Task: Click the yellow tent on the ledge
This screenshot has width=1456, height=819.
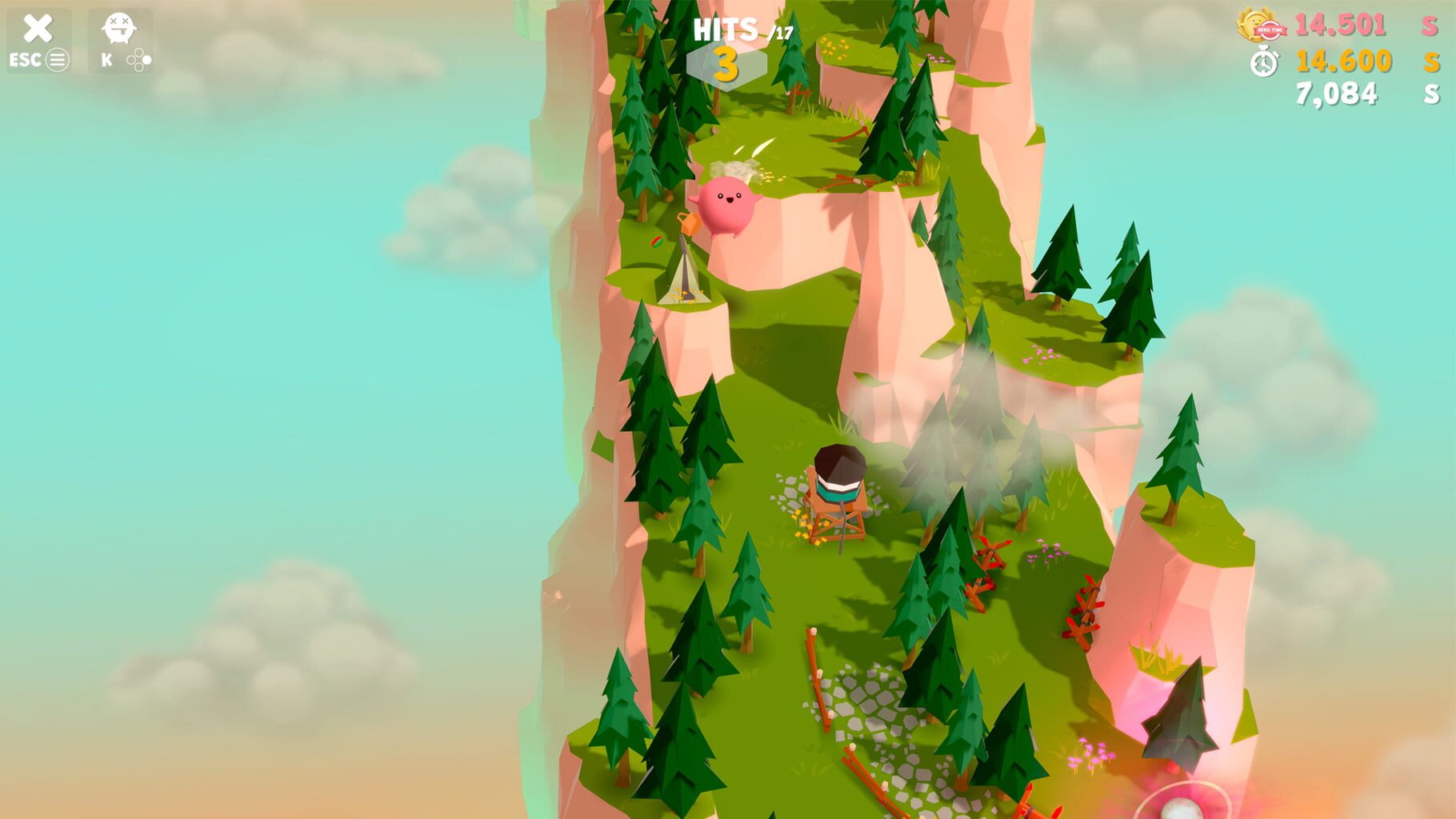Action: [x=686, y=276]
